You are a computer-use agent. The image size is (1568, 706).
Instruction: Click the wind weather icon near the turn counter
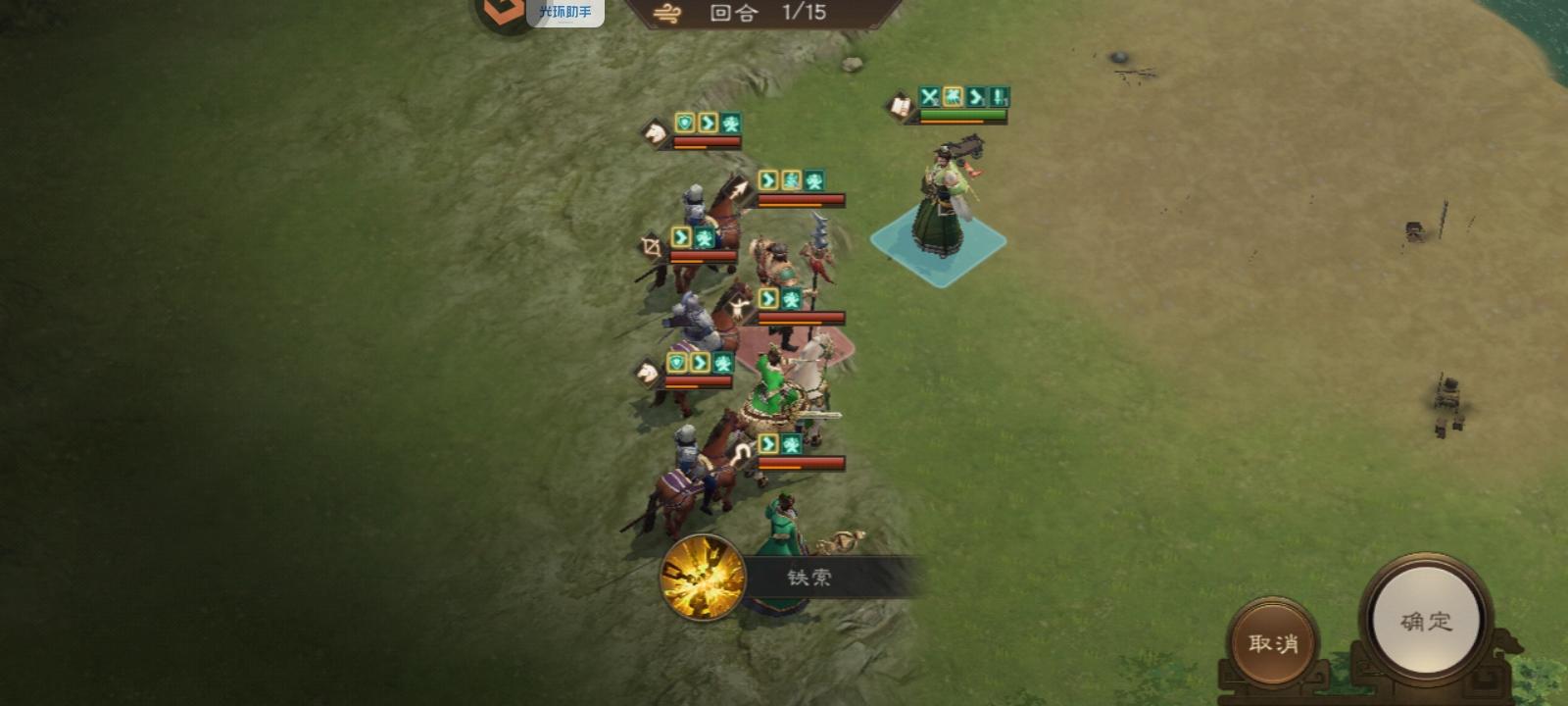667,14
